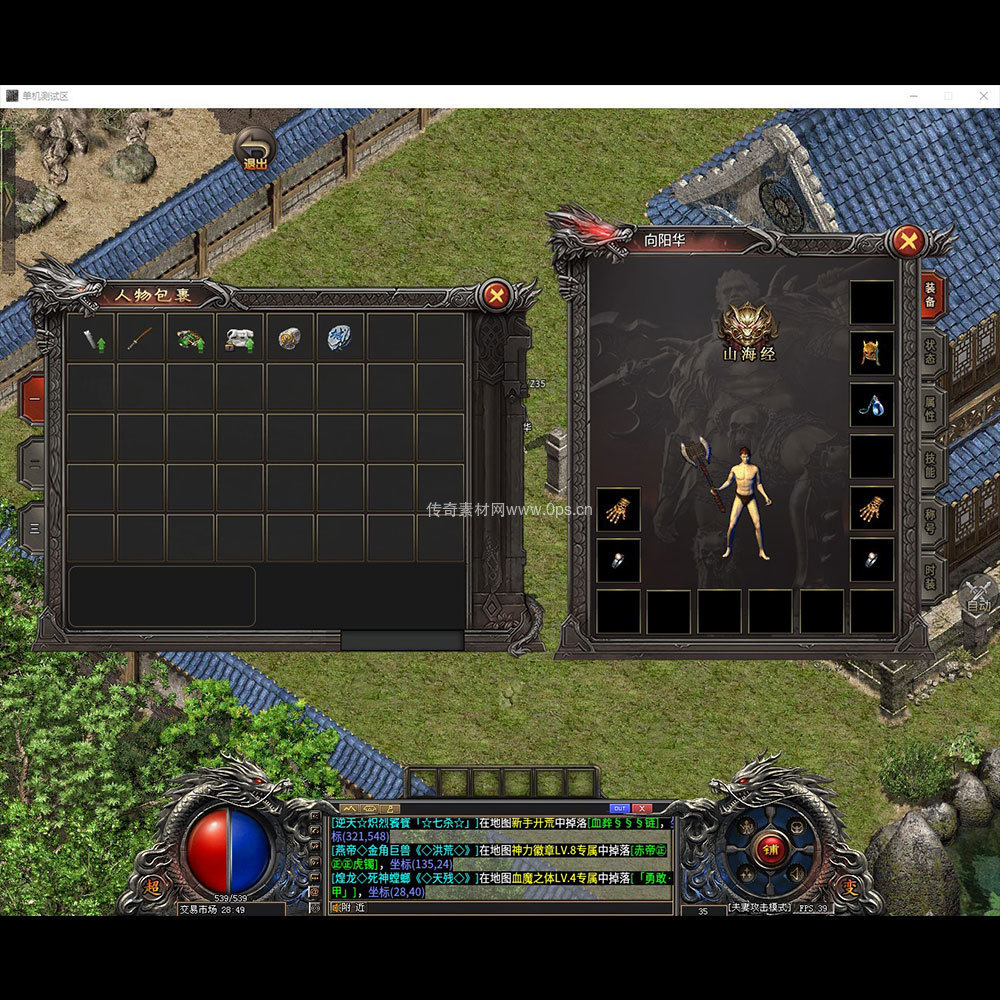Click the 附近 nearby chat input field

500,907
